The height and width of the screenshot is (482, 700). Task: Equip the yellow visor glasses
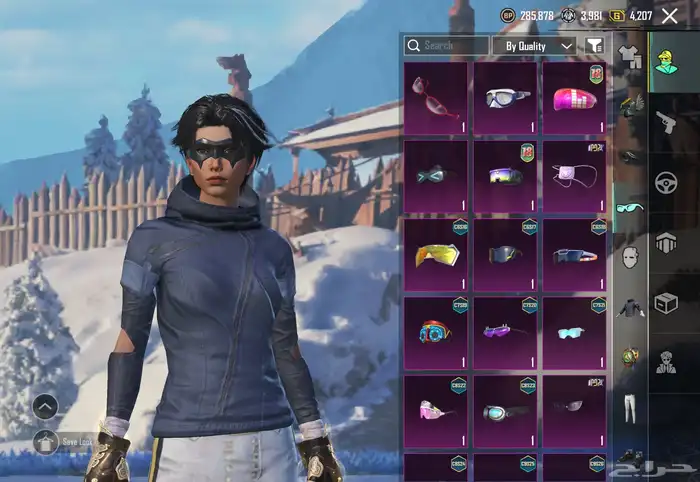435,254
